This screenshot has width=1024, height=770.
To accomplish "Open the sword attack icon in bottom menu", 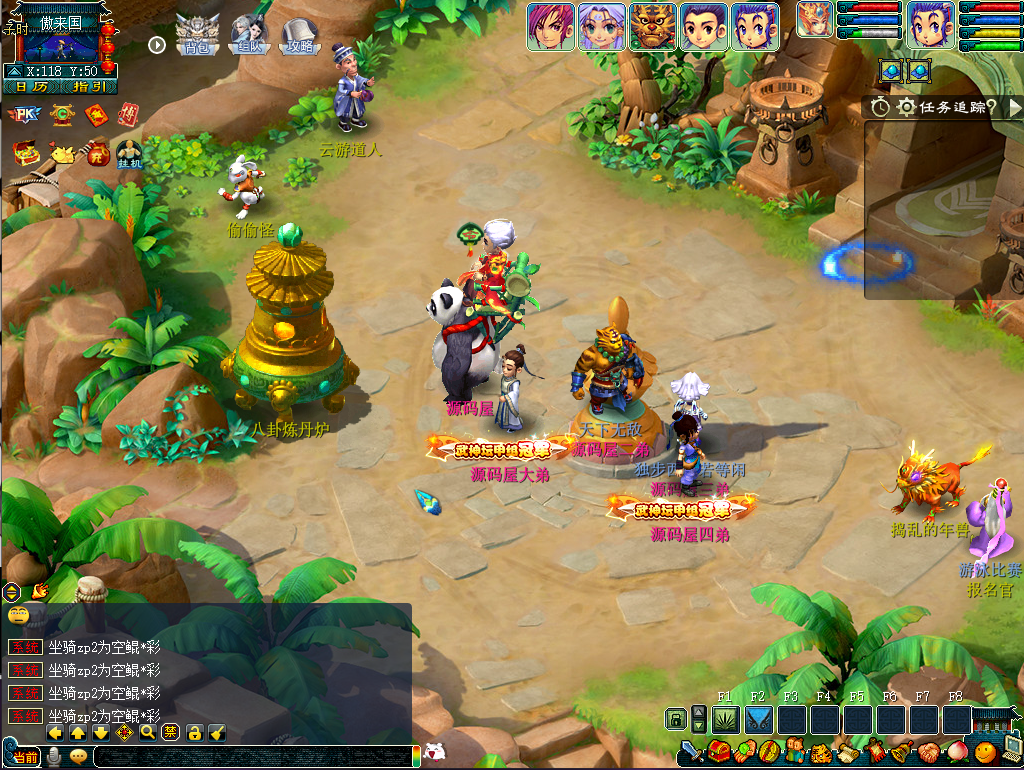I will pos(693,751).
